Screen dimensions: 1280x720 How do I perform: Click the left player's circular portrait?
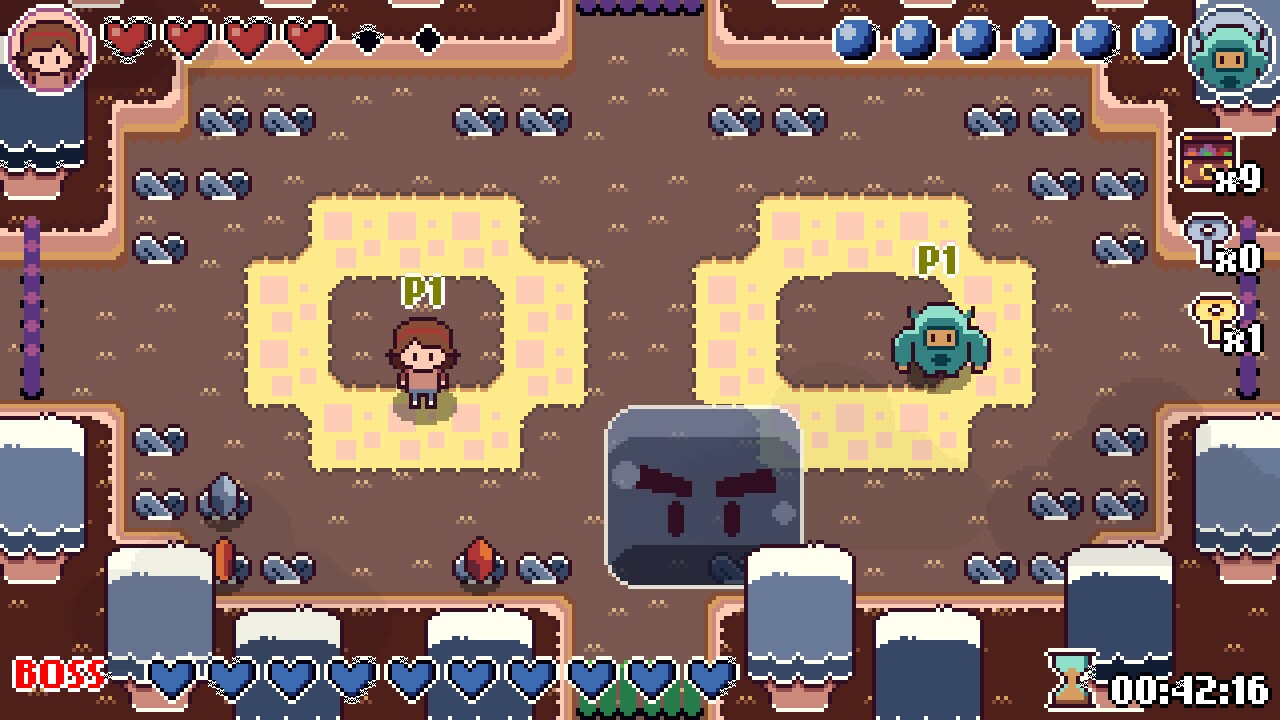click(x=48, y=52)
